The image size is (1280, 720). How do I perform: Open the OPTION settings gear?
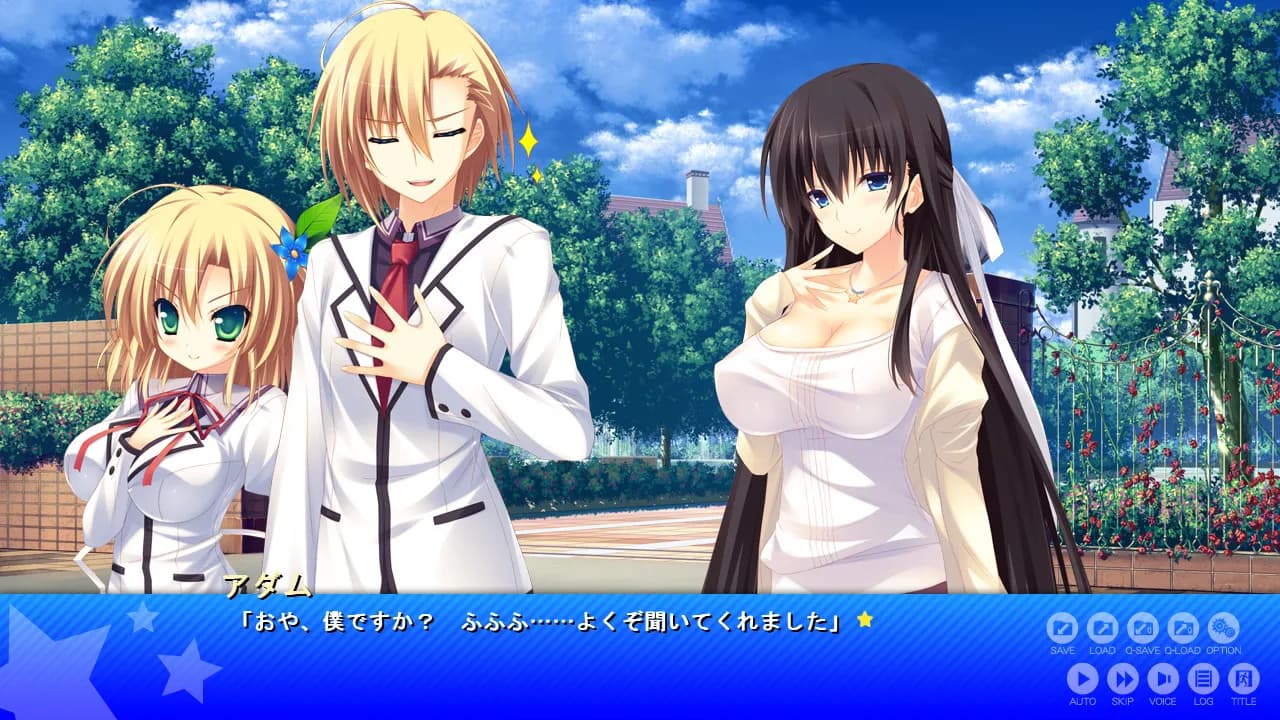pos(1223,628)
